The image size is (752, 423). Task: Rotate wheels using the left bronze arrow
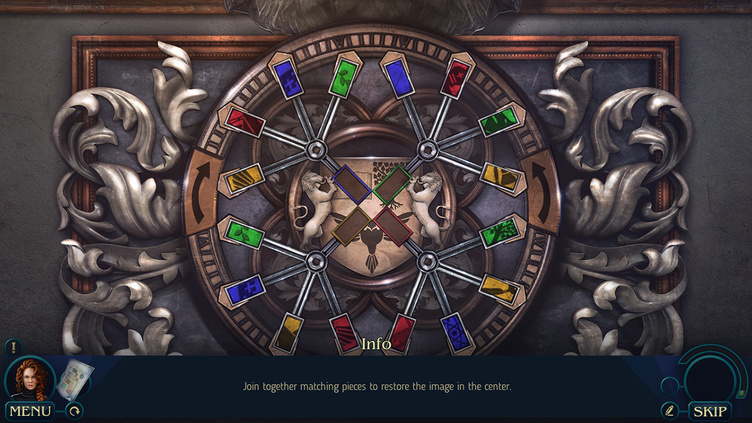click(x=204, y=190)
